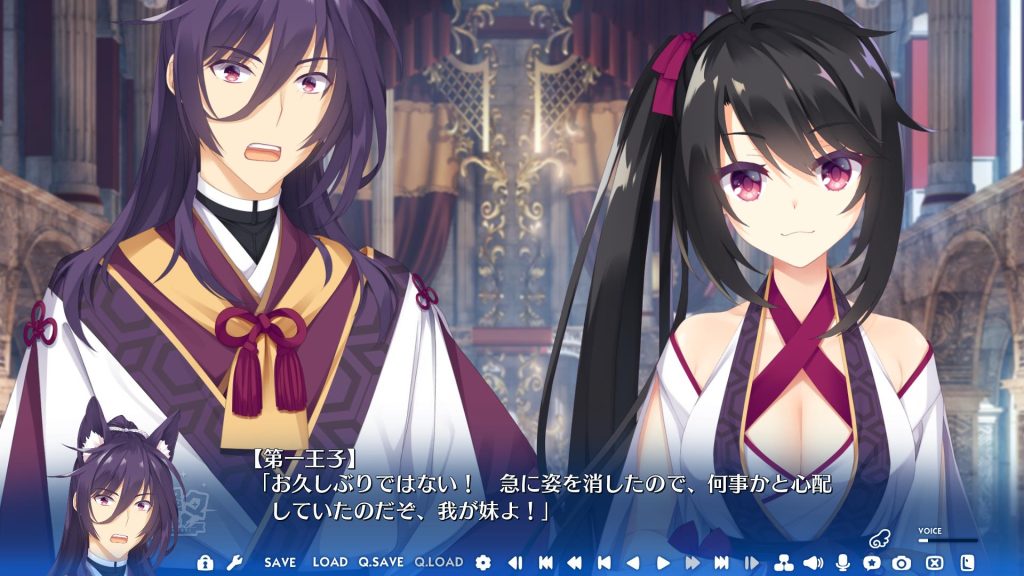Open the wrench configuration icon

click(234, 563)
